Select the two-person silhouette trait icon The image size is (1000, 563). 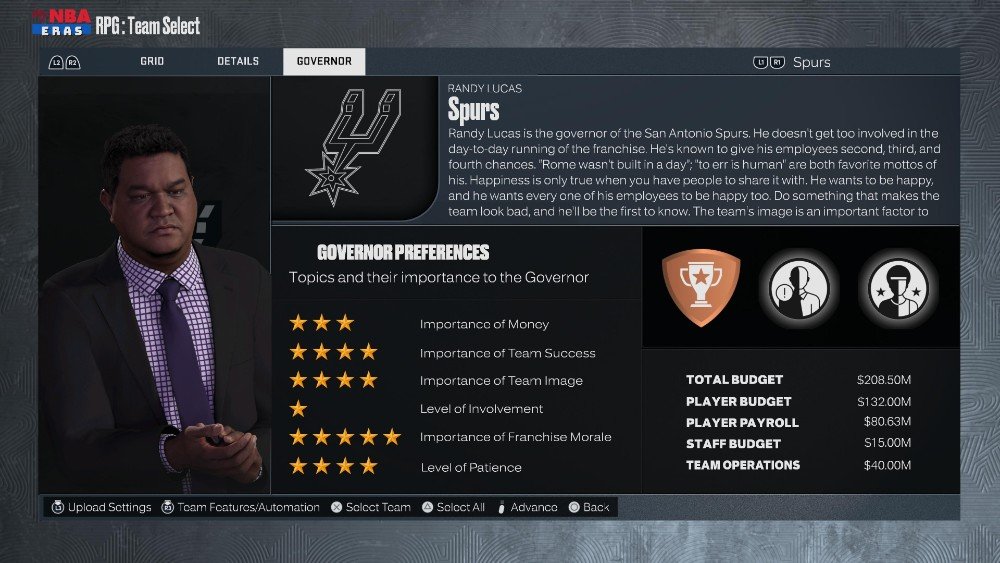tap(798, 287)
